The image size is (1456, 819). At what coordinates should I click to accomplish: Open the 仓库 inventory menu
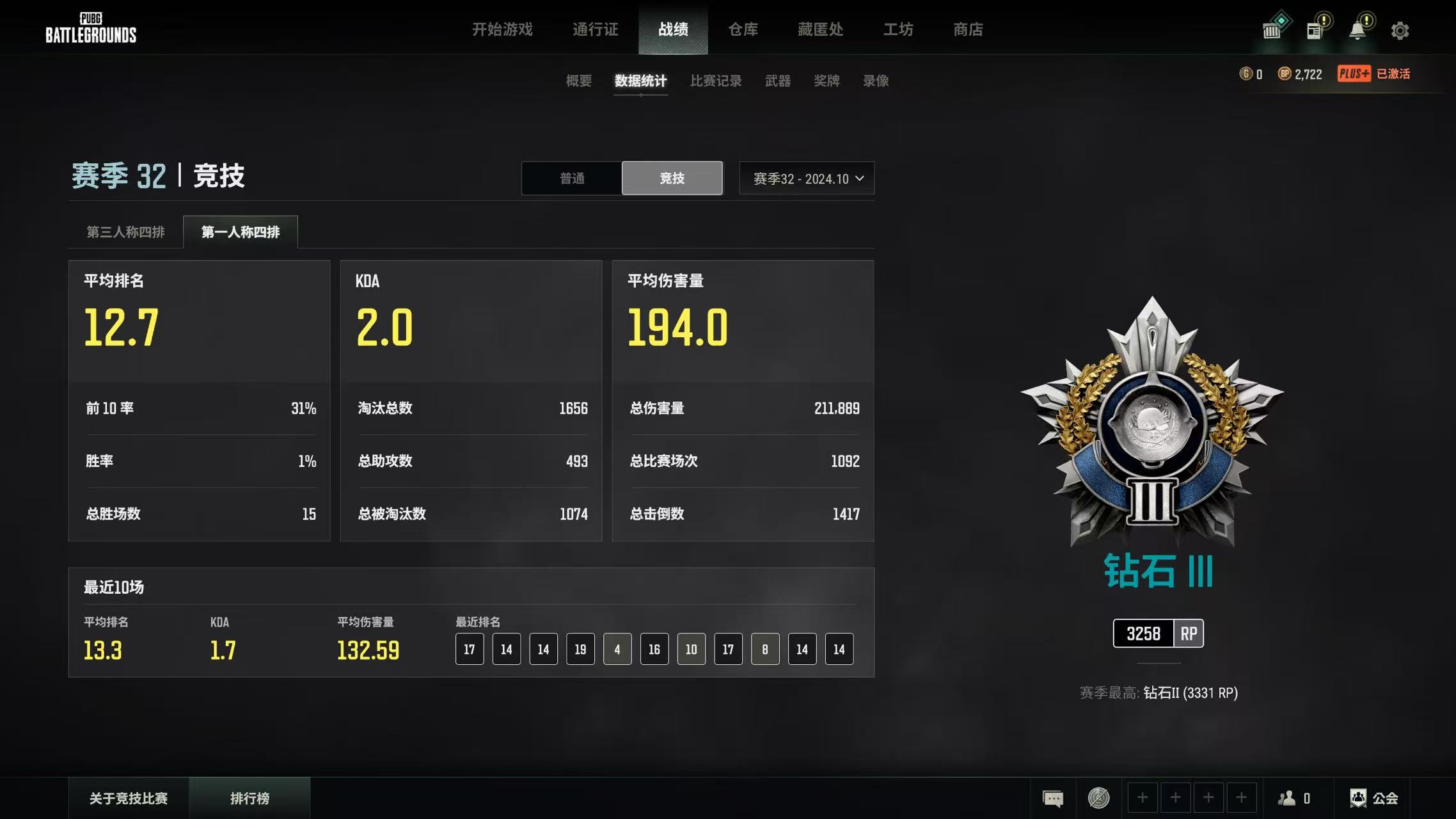pos(743,29)
